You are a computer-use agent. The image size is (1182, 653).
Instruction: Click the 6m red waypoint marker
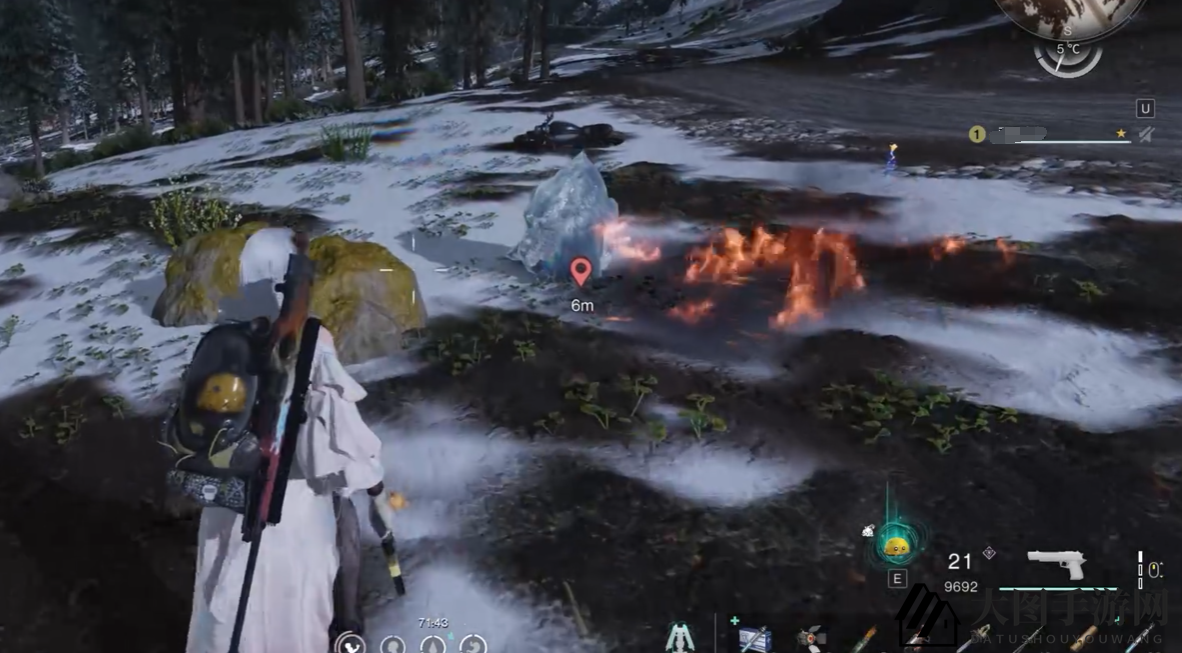pyautogui.click(x=580, y=271)
